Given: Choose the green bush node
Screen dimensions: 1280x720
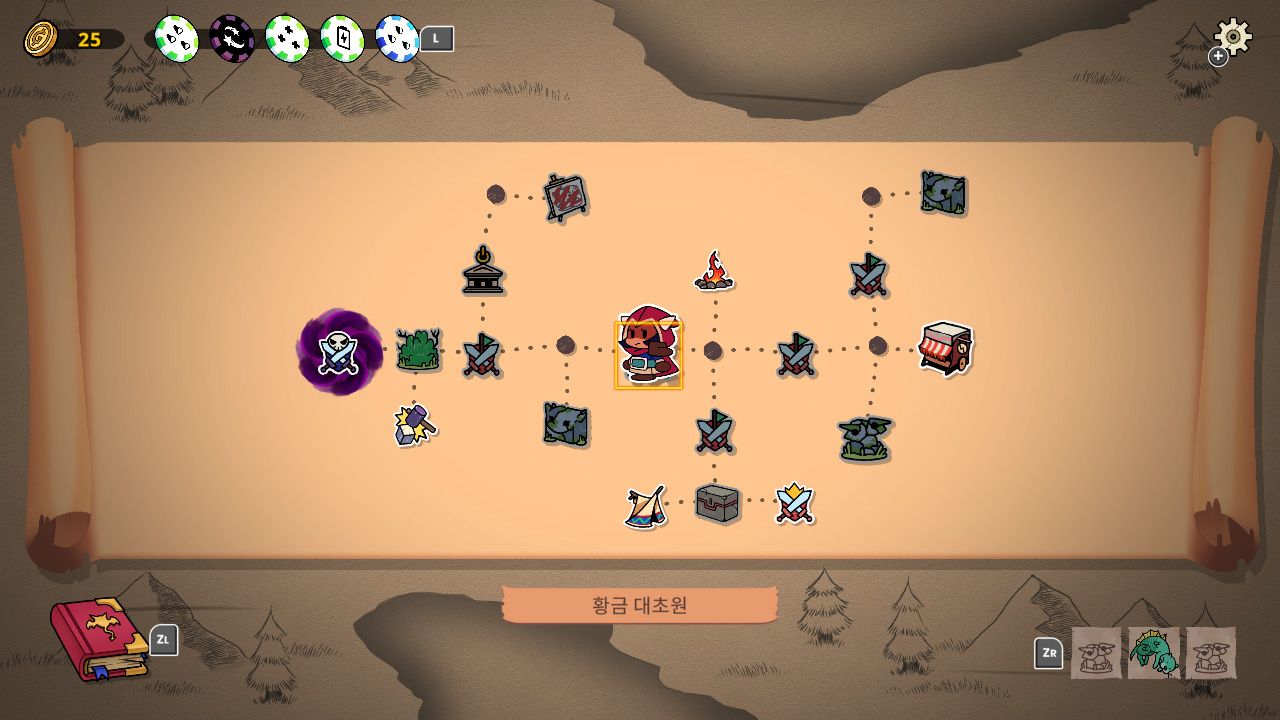Looking at the screenshot, I should (418, 350).
